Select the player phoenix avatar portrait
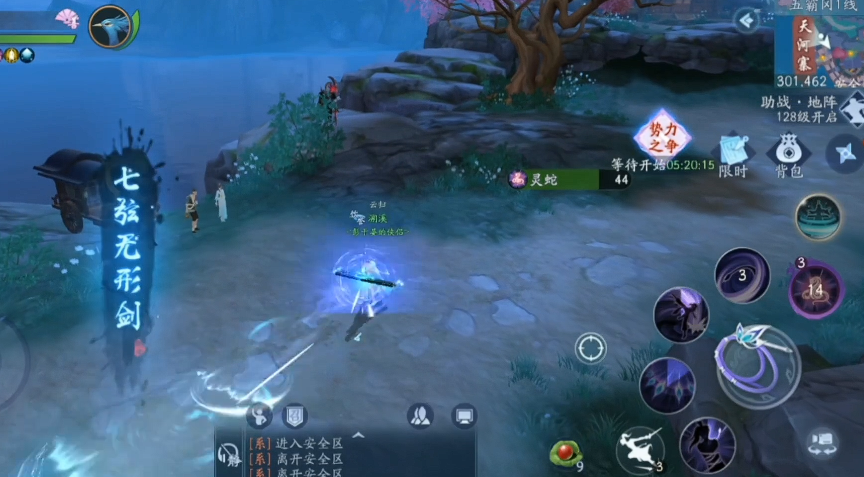The width and height of the screenshot is (864, 477). click(110, 26)
